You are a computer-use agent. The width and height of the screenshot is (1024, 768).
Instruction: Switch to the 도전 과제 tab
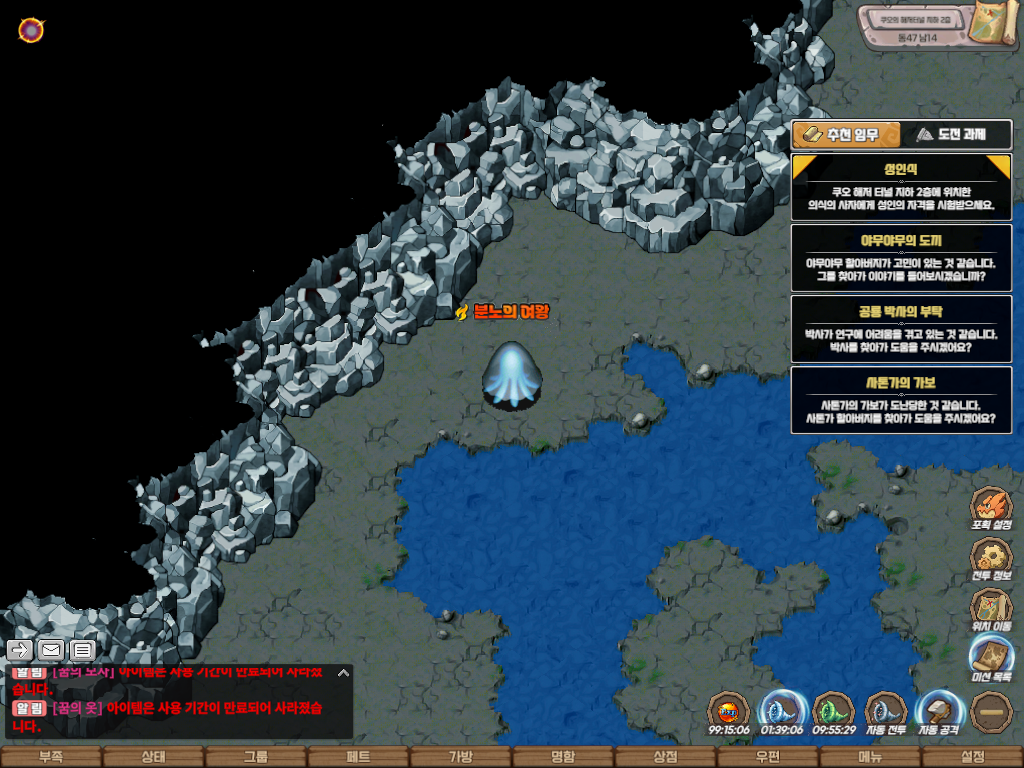[956, 134]
